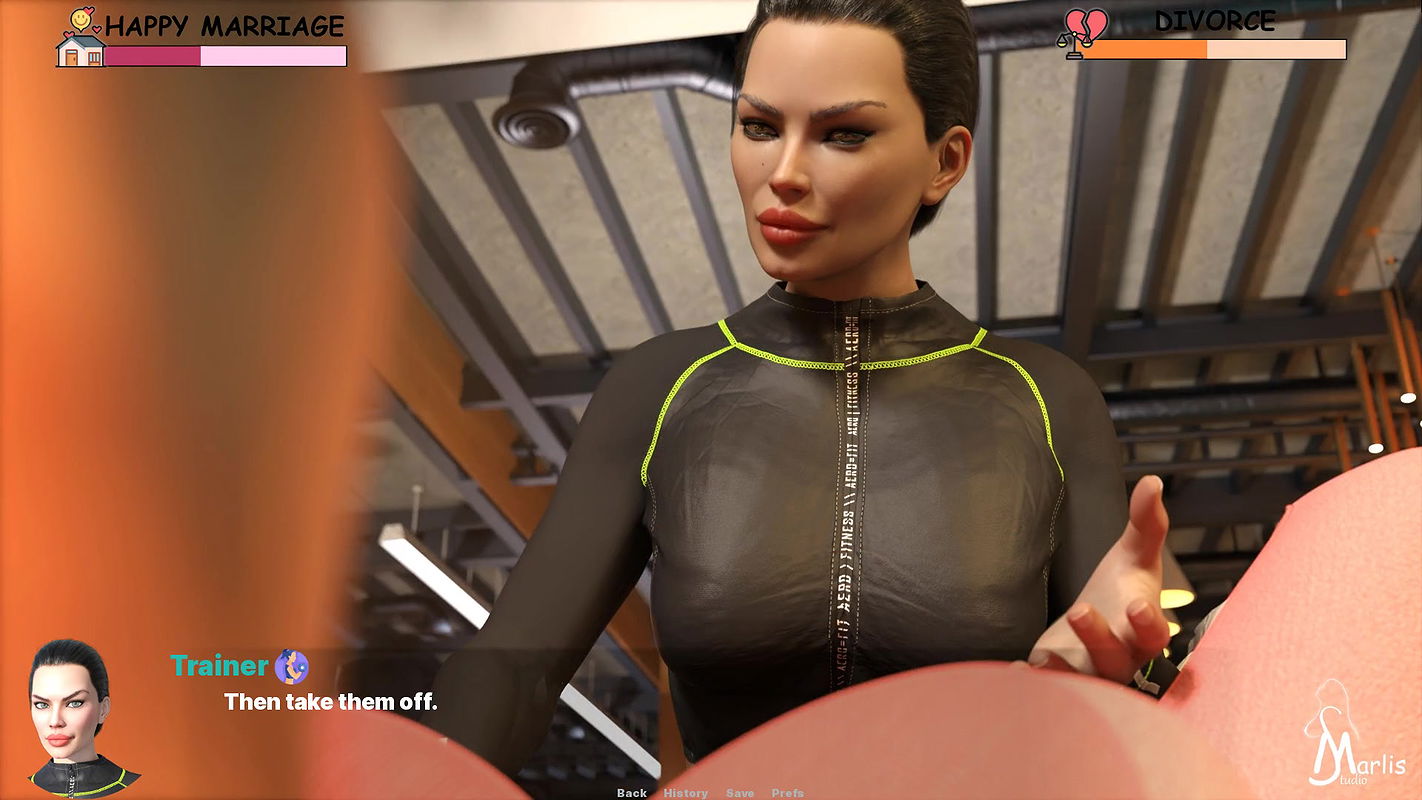Click the emoji beside the Trainer name
Screen dimensions: 1422x800
[x=290, y=665]
